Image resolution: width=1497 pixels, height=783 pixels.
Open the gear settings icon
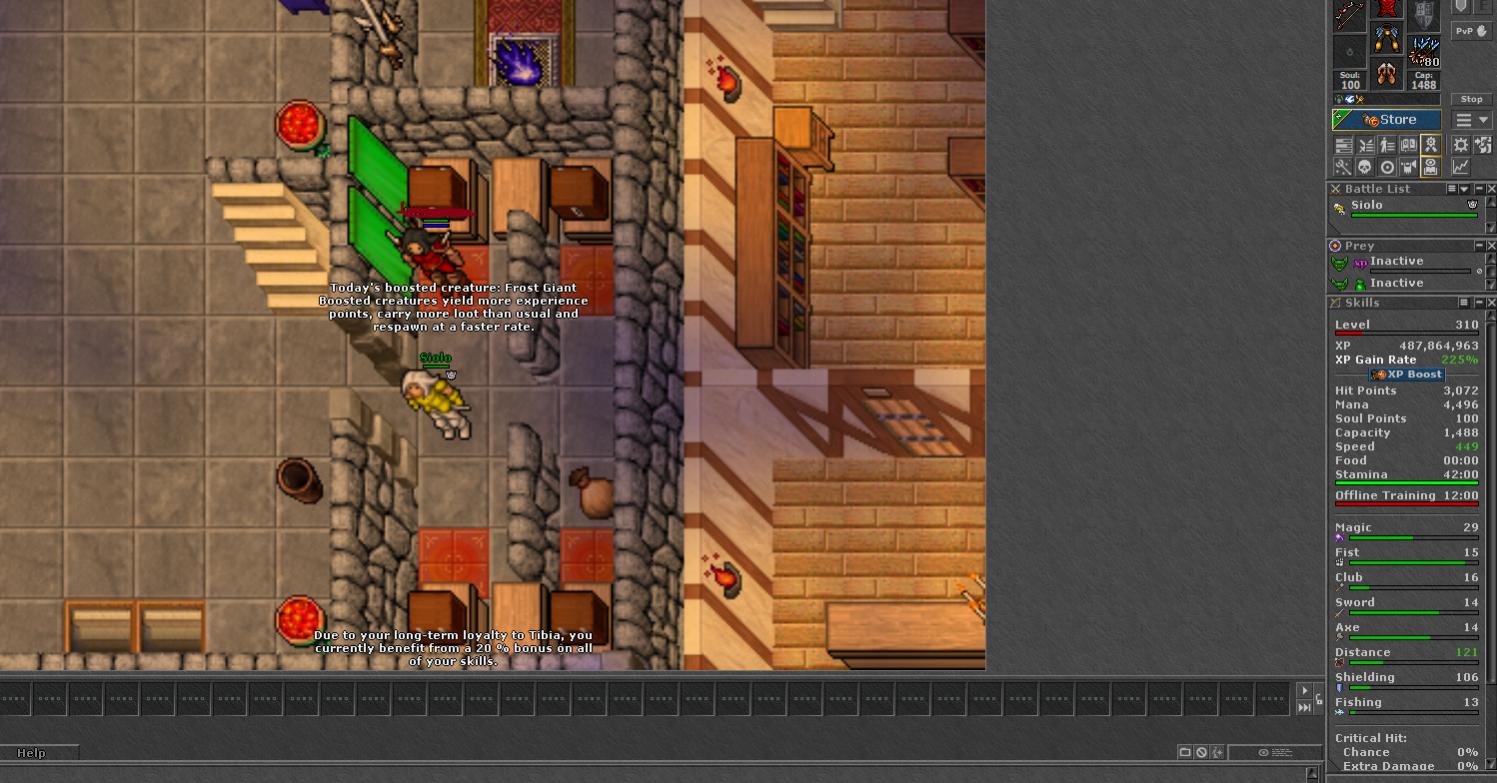1460,146
